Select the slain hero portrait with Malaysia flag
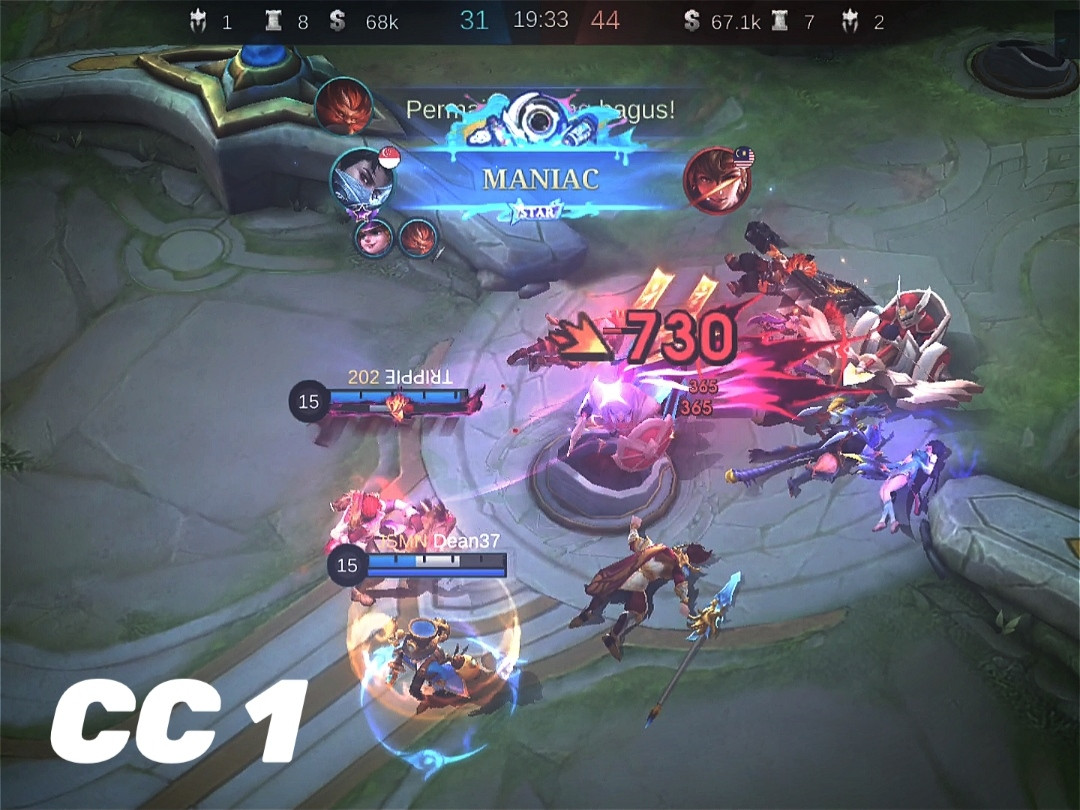Image resolution: width=1080 pixels, height=810 pixels. [717, 180]
